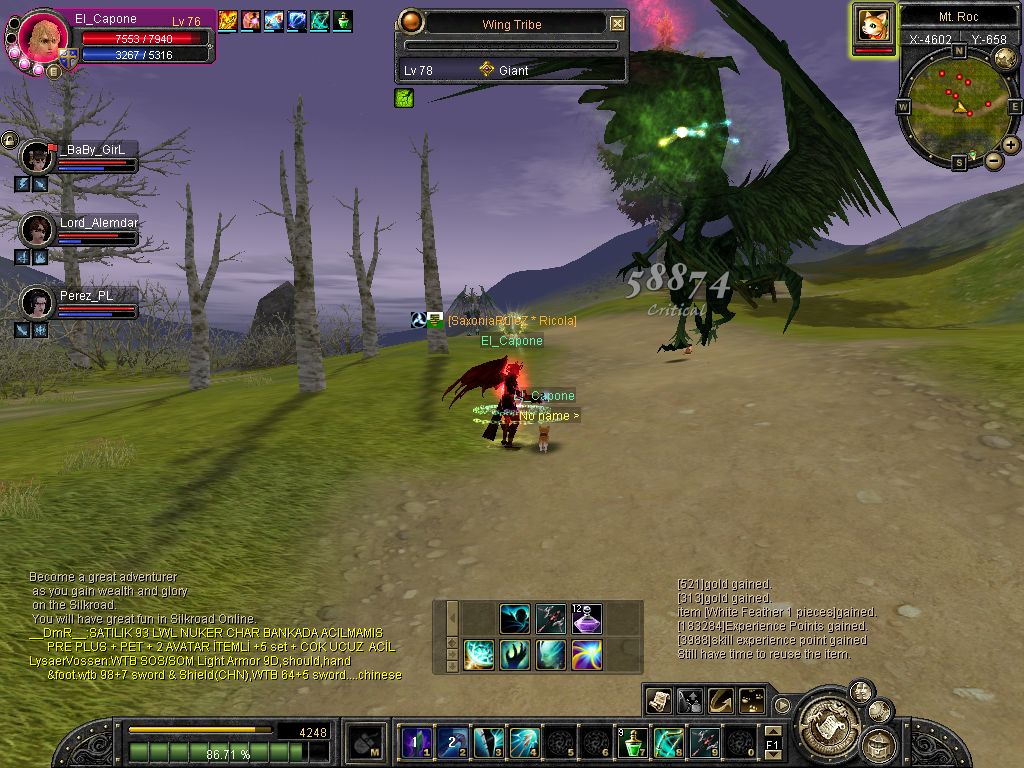Close the Wing Tribe target window
The image size is (1024, 768).
tap(617, 24)
